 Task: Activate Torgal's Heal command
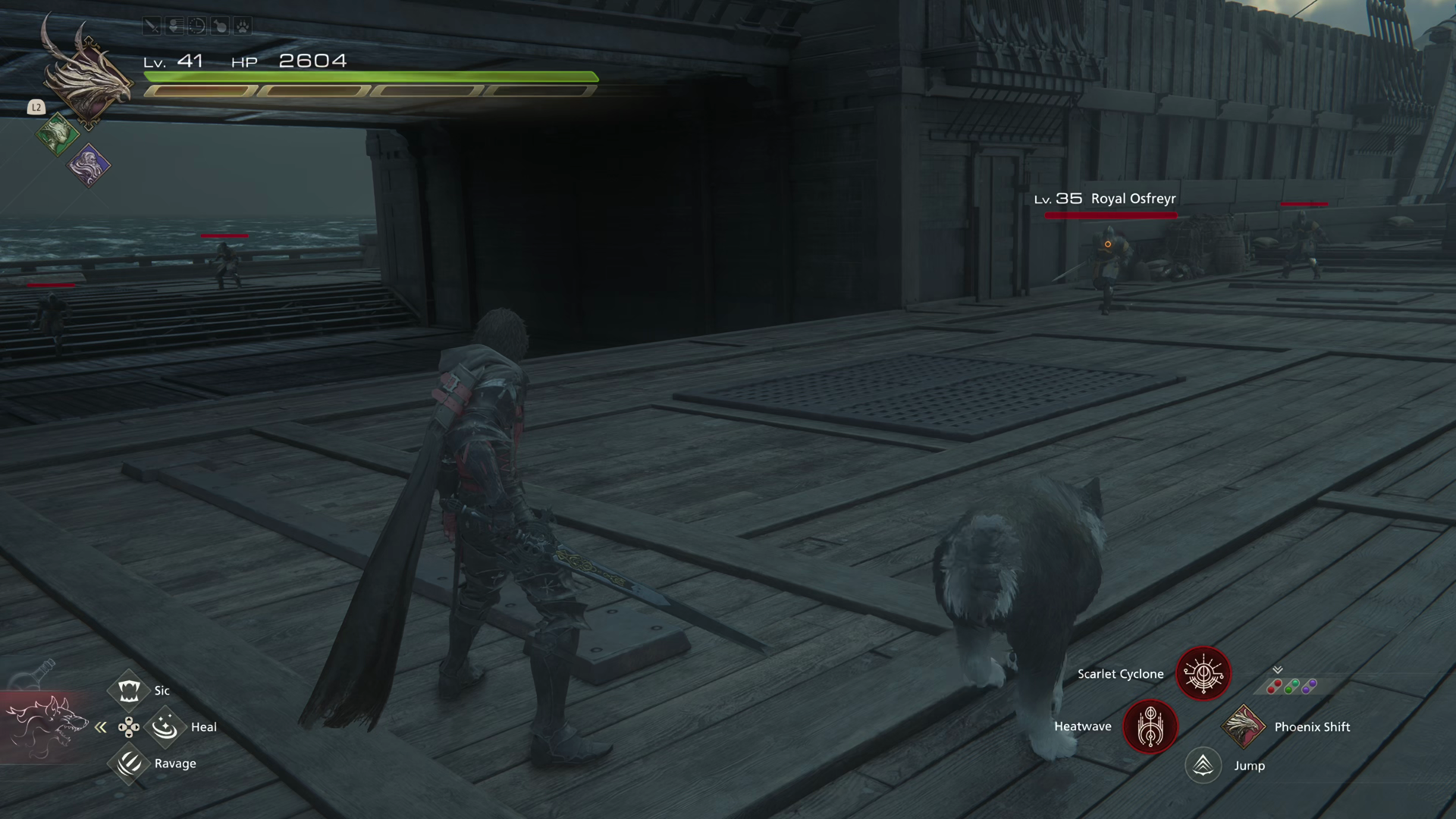coord(165,726)
